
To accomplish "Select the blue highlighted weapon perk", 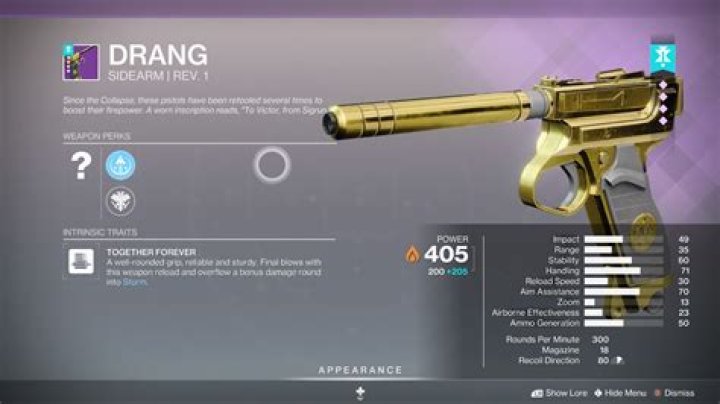I will 120,165.
